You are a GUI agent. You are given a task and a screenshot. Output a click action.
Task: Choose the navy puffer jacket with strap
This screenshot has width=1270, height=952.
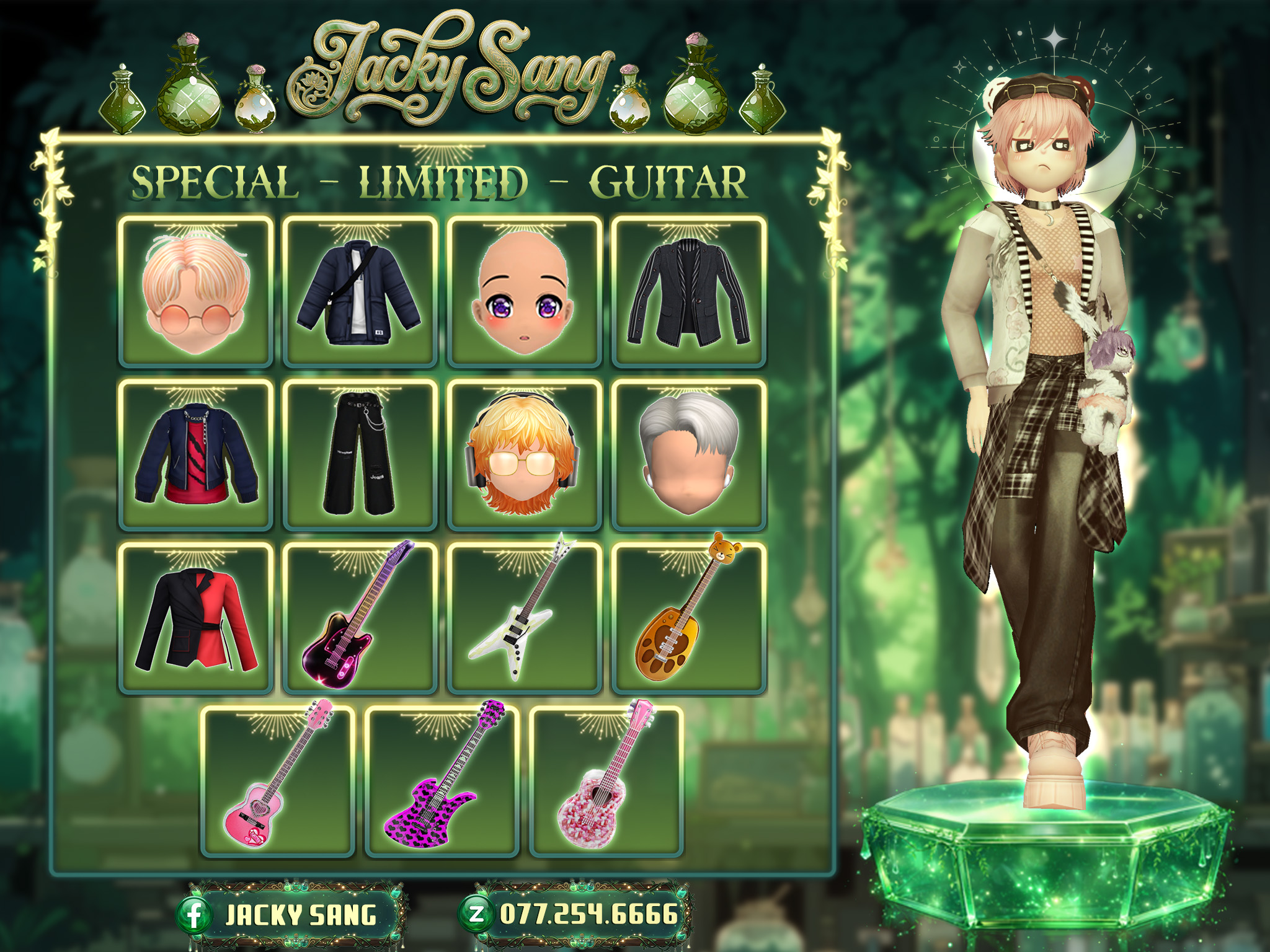coord(360,292)
